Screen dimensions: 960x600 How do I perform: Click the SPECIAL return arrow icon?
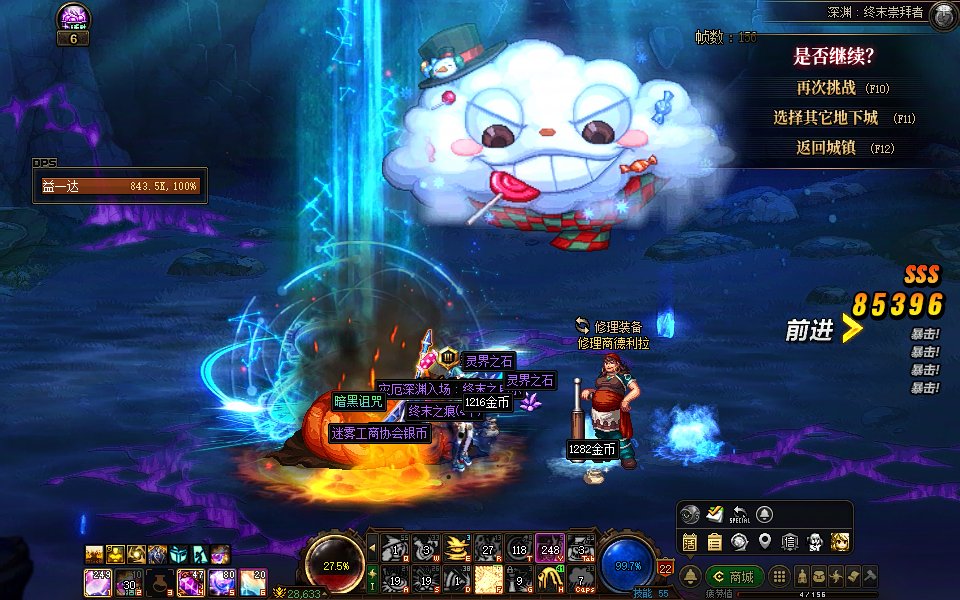pos(740,515)
